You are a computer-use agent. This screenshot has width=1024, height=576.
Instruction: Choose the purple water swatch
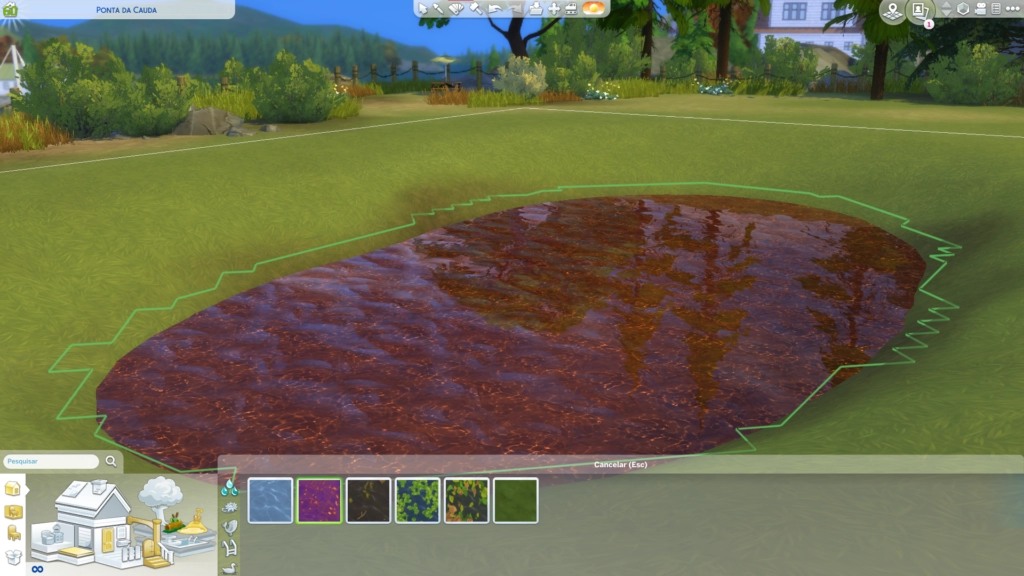319,500
